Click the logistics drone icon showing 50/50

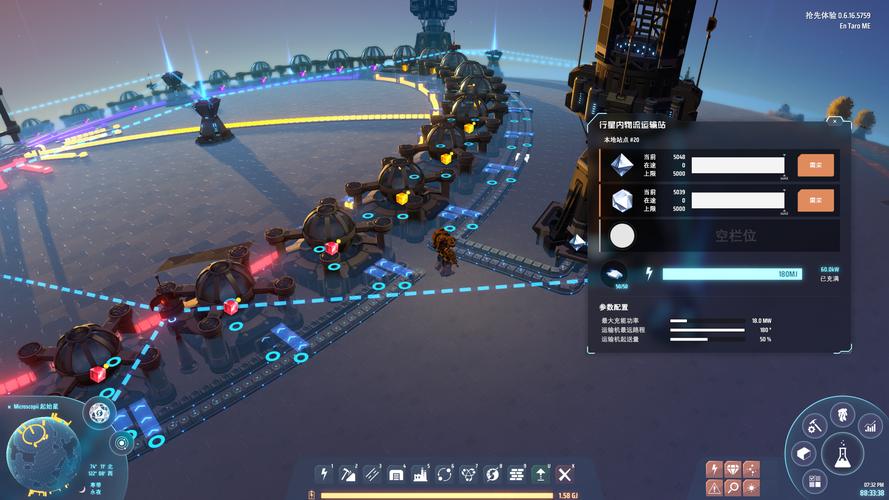(x=614, y=274)
